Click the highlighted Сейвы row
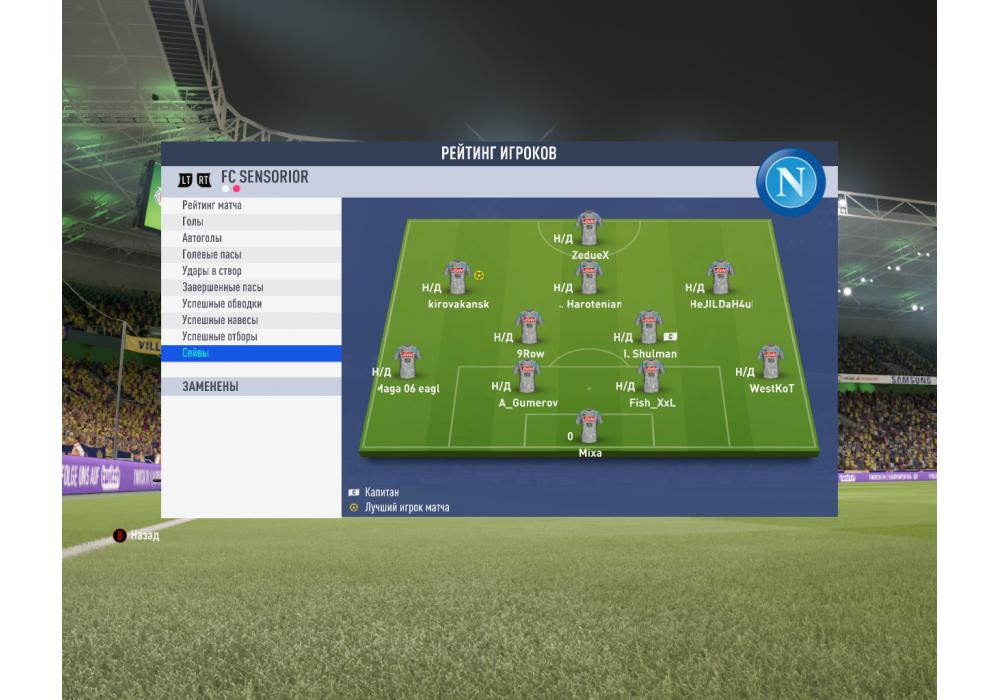 tap(250, 353)
